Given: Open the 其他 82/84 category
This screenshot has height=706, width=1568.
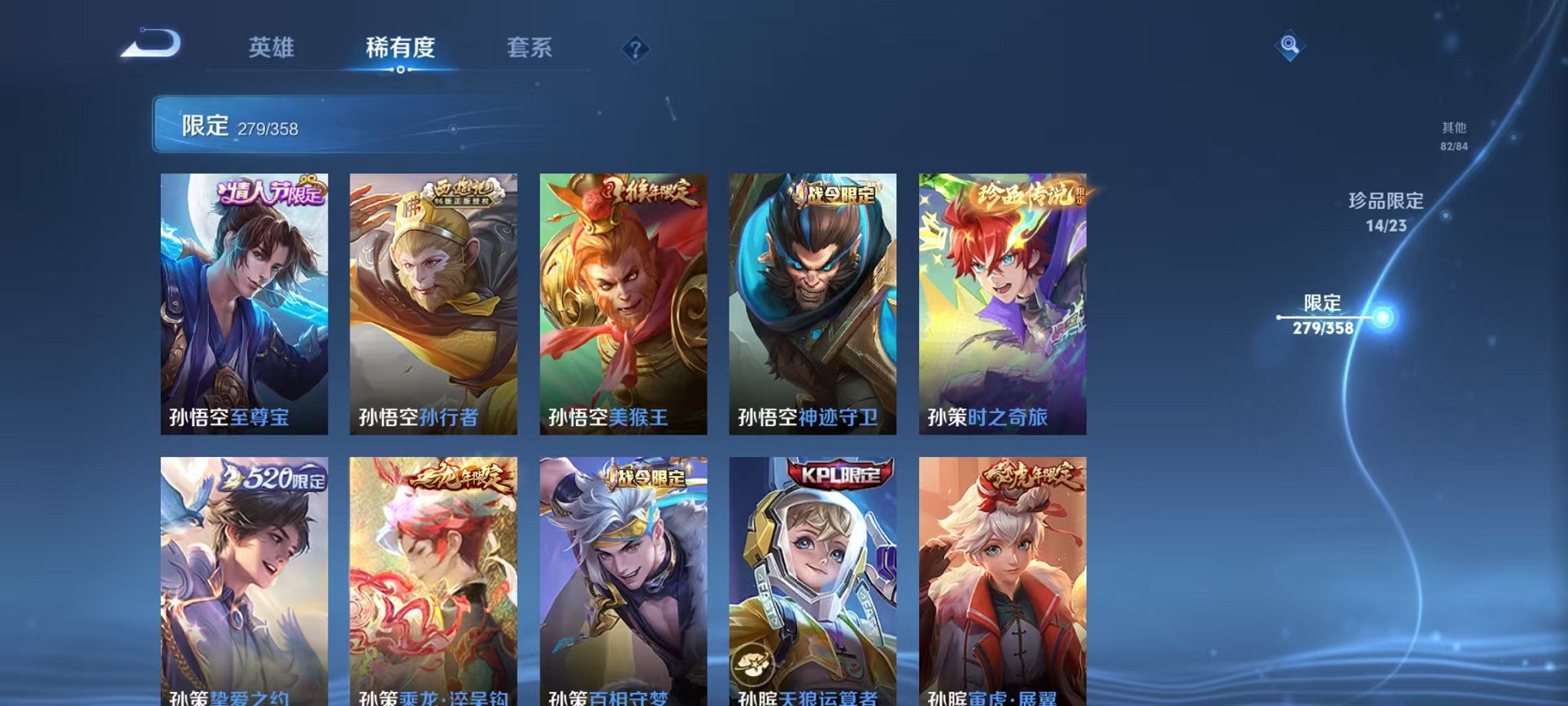Looking at the screenshot, I should tap(1453, 138).
